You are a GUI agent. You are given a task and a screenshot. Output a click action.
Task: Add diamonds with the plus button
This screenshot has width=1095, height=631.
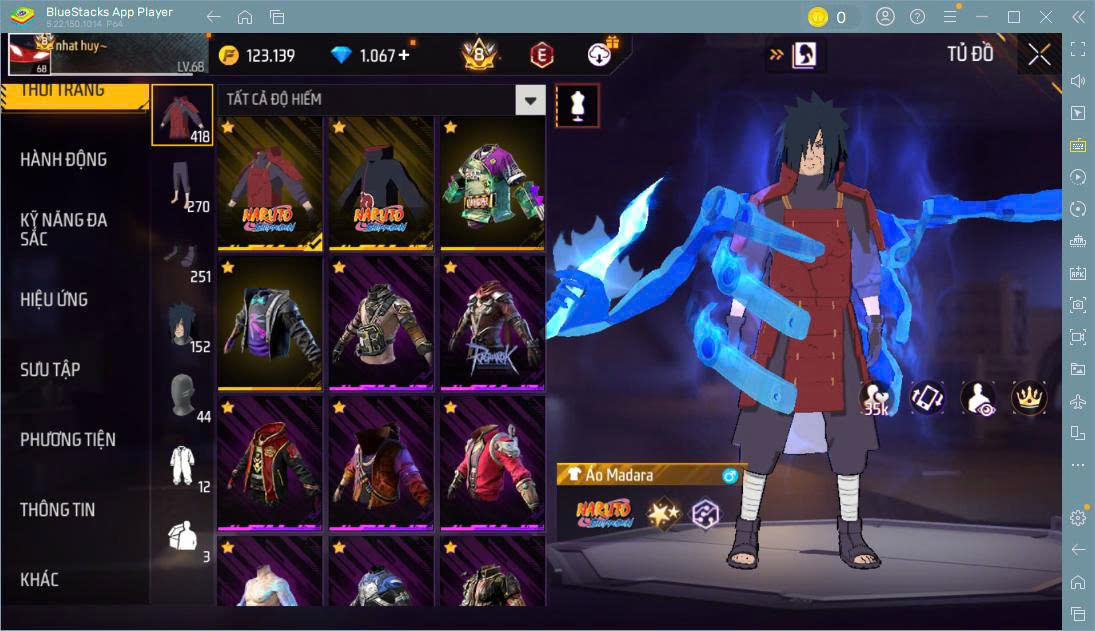click(x=404, y=55)
